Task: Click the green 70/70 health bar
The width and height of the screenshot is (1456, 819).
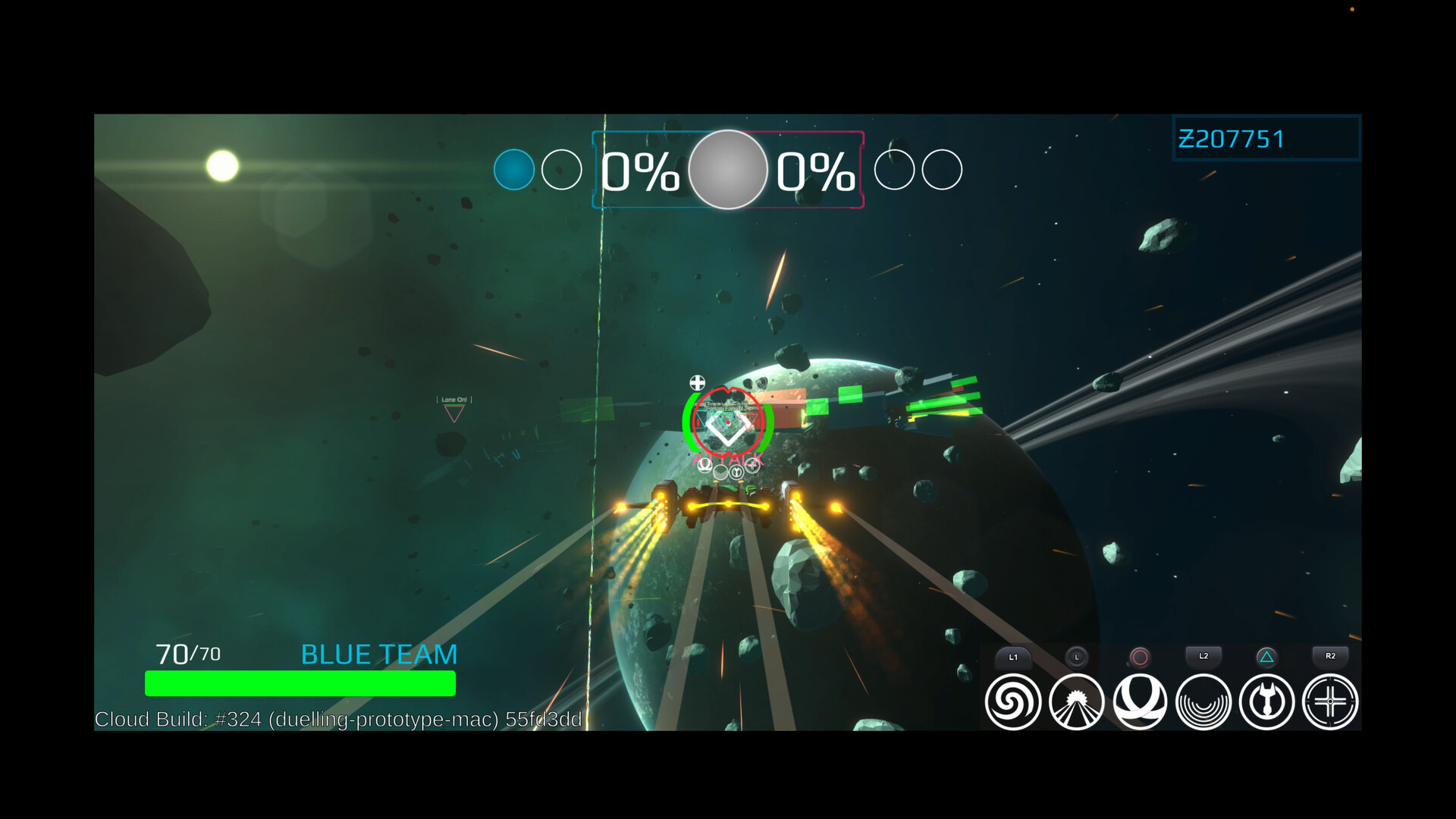Action: point(300,682)
